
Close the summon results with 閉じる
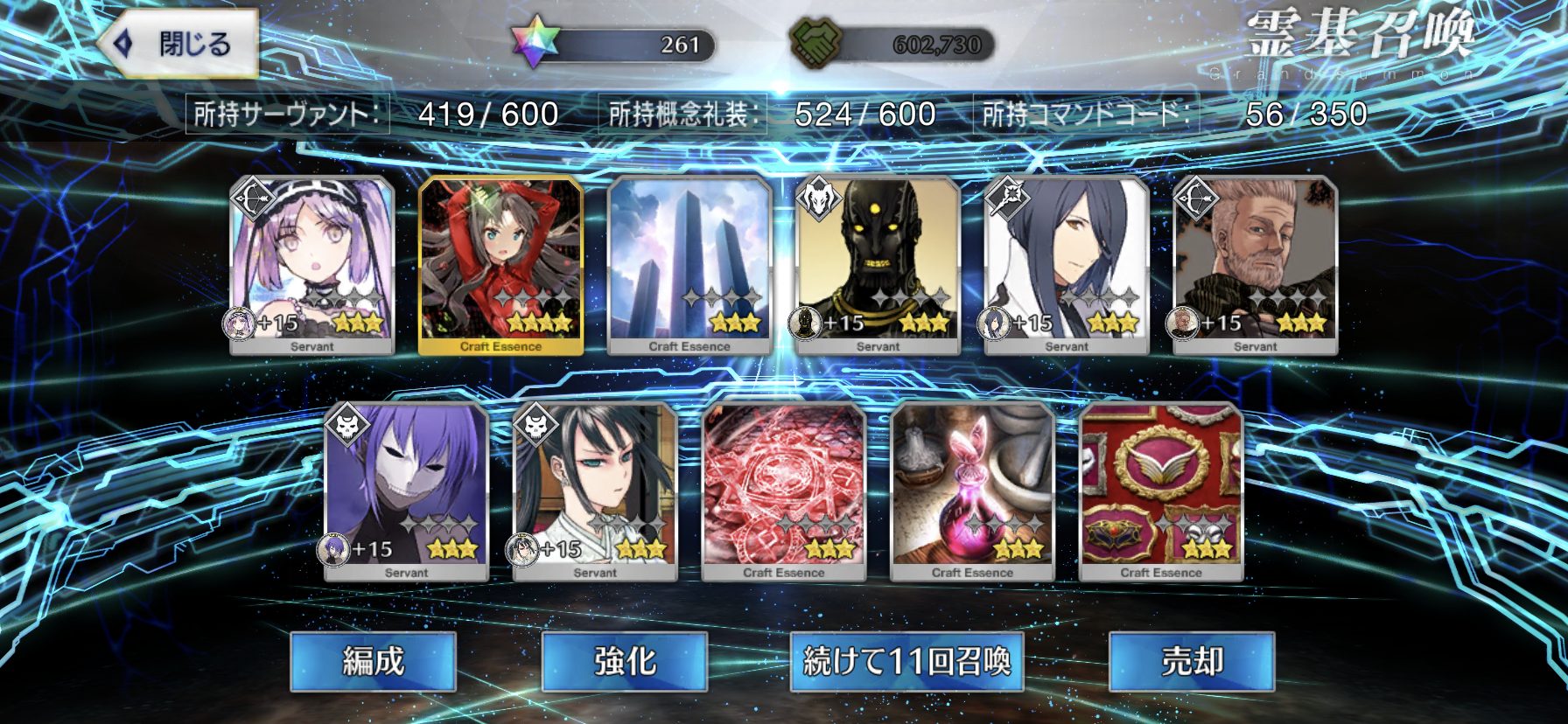coord(179,44)
